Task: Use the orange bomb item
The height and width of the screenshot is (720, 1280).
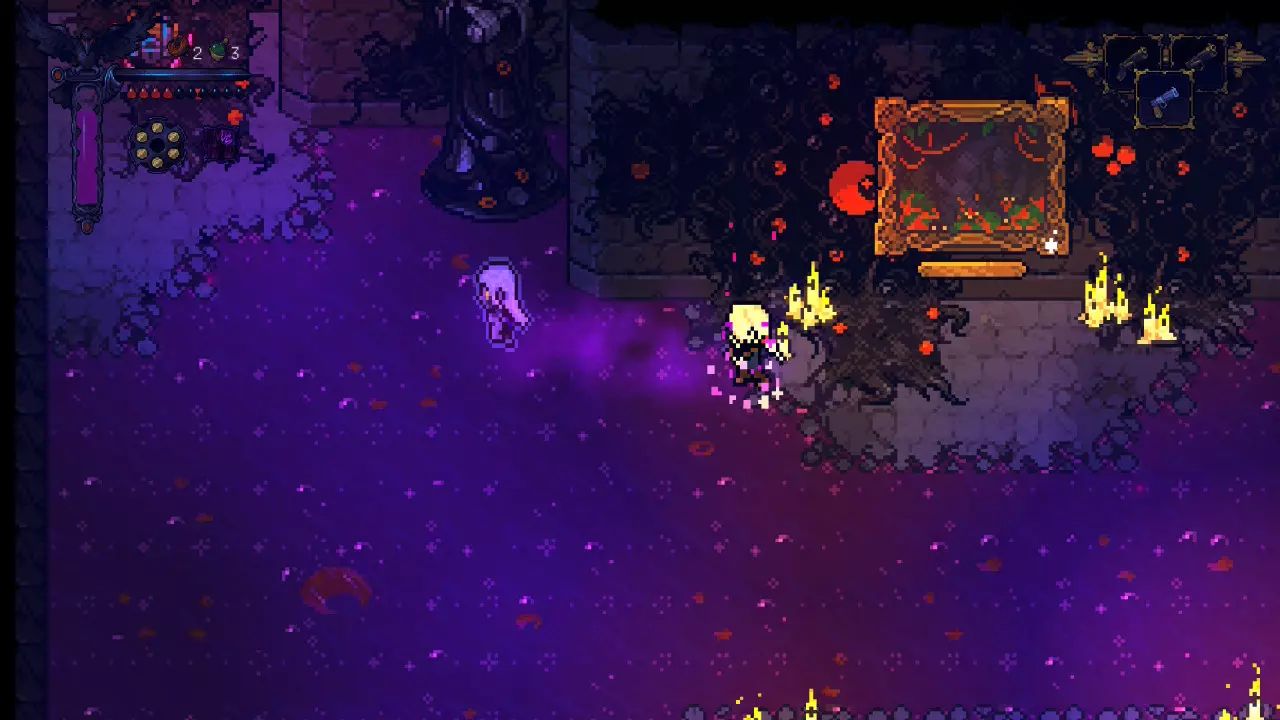Action: [178, 47]
